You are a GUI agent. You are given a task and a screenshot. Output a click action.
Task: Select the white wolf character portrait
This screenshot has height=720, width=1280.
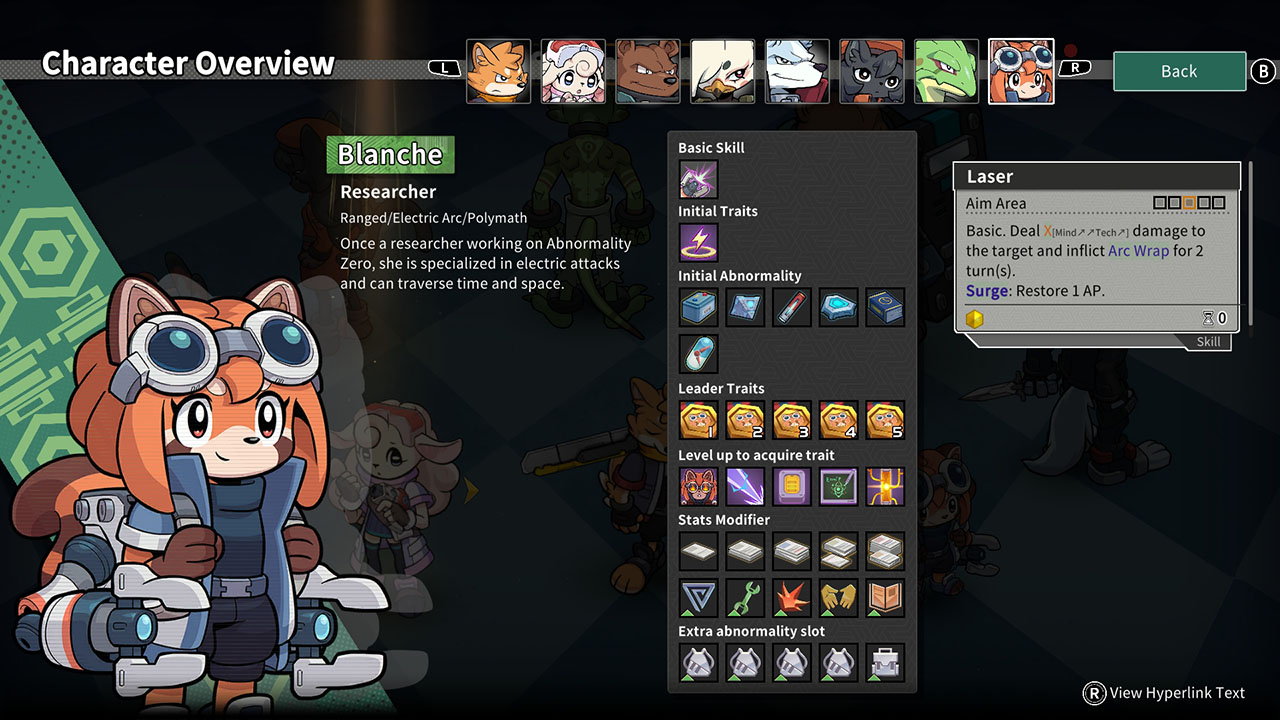(x=797, y=71)
